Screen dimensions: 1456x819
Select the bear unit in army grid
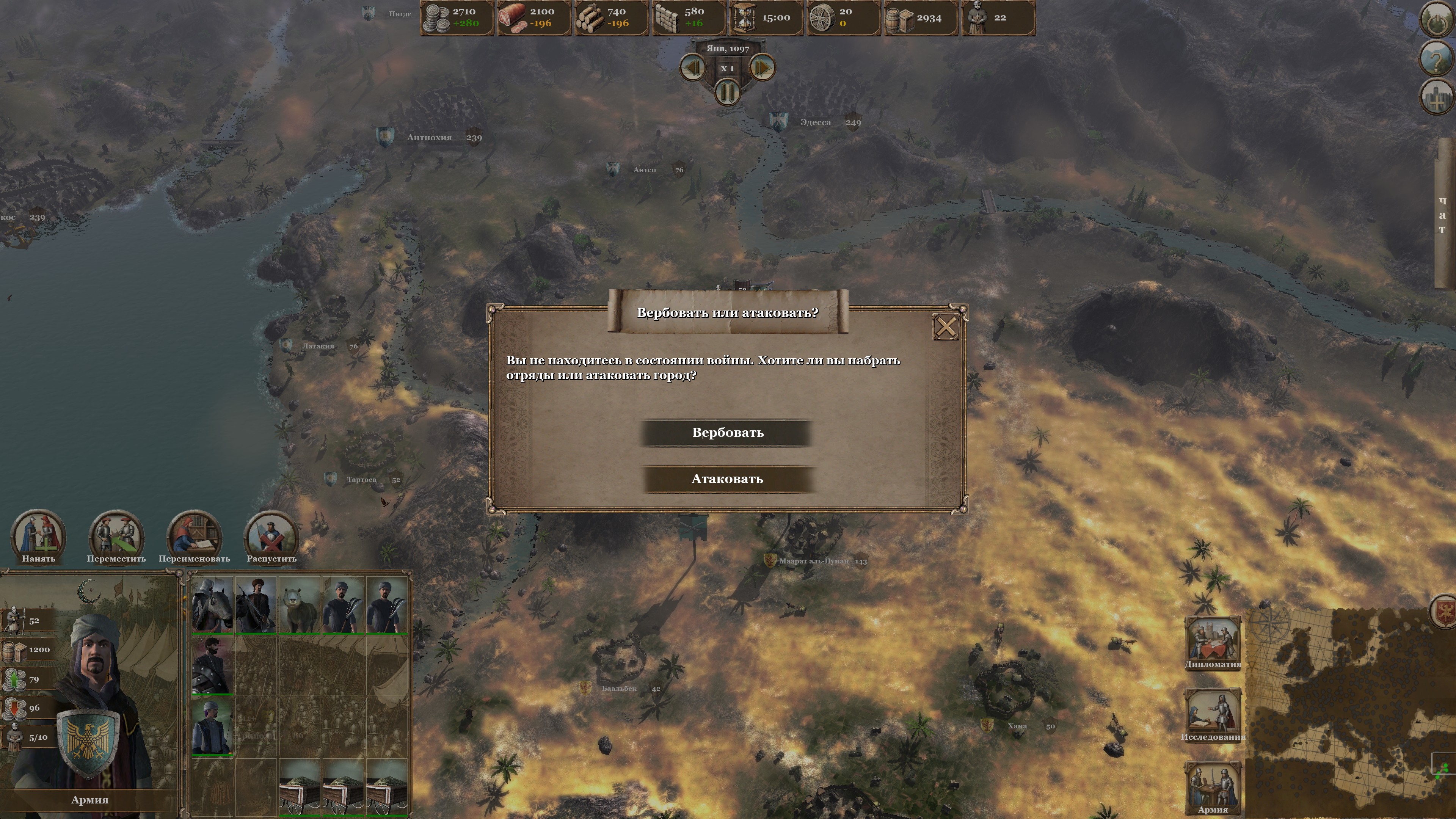pyautogui.click(x=300, y=605)
